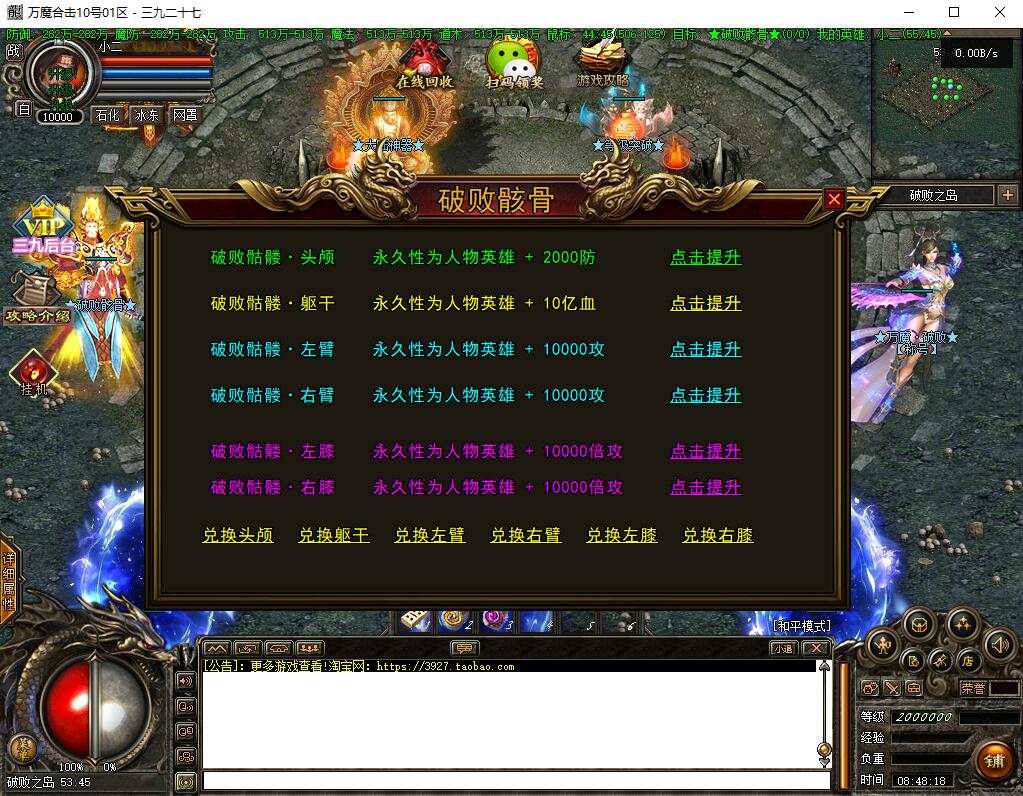
Task: Activate the 石化 skill button
Action: click(x=107, y=115)
